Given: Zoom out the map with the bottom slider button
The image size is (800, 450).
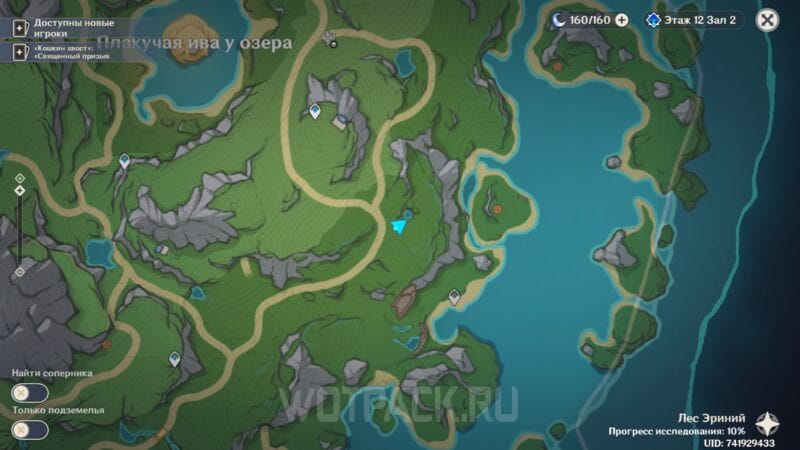Looking at the screenshot, I should pyautogui.click(x=20, y=272).
